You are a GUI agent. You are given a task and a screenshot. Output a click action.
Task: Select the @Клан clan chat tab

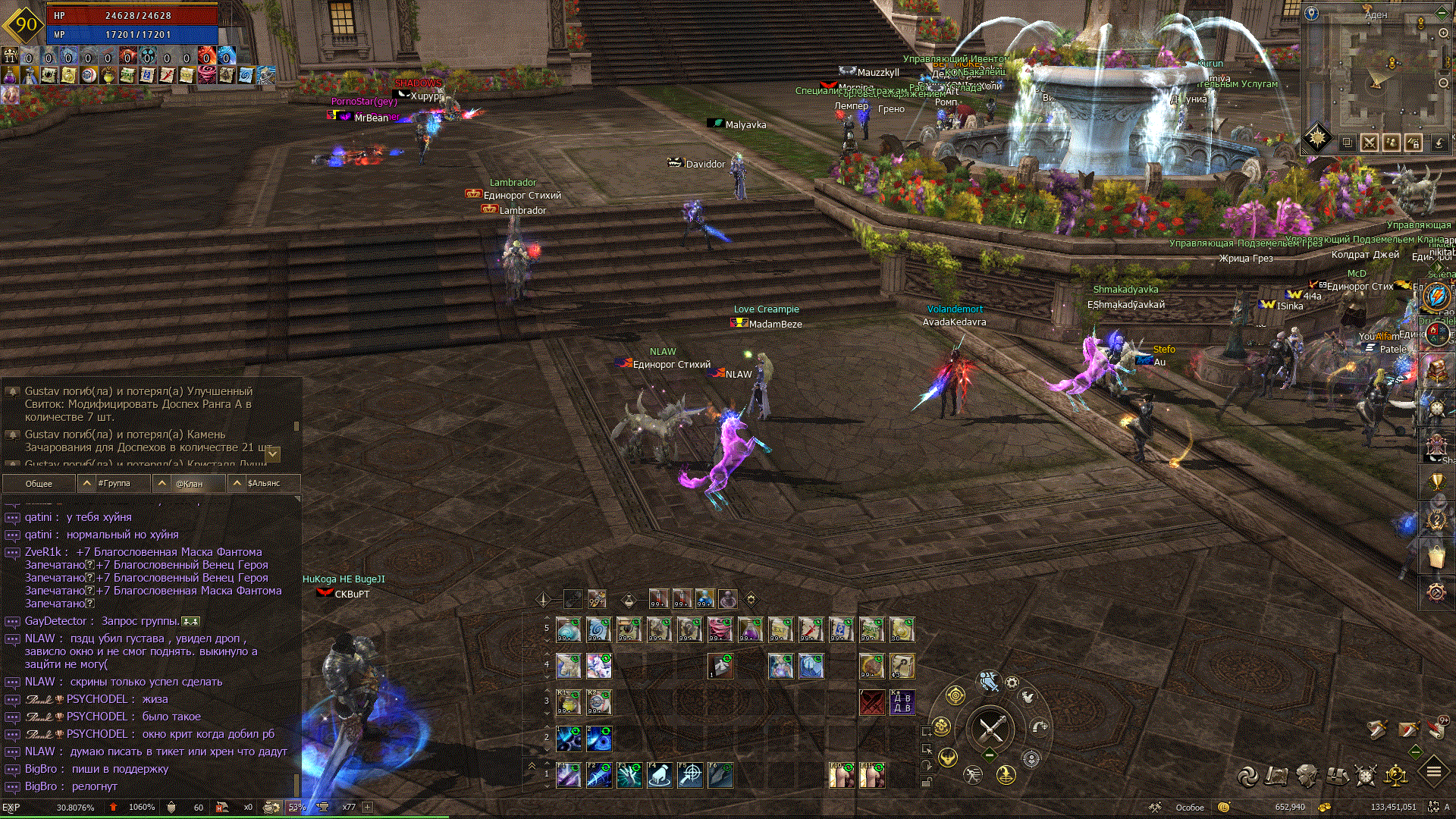(x=189, y=483)
